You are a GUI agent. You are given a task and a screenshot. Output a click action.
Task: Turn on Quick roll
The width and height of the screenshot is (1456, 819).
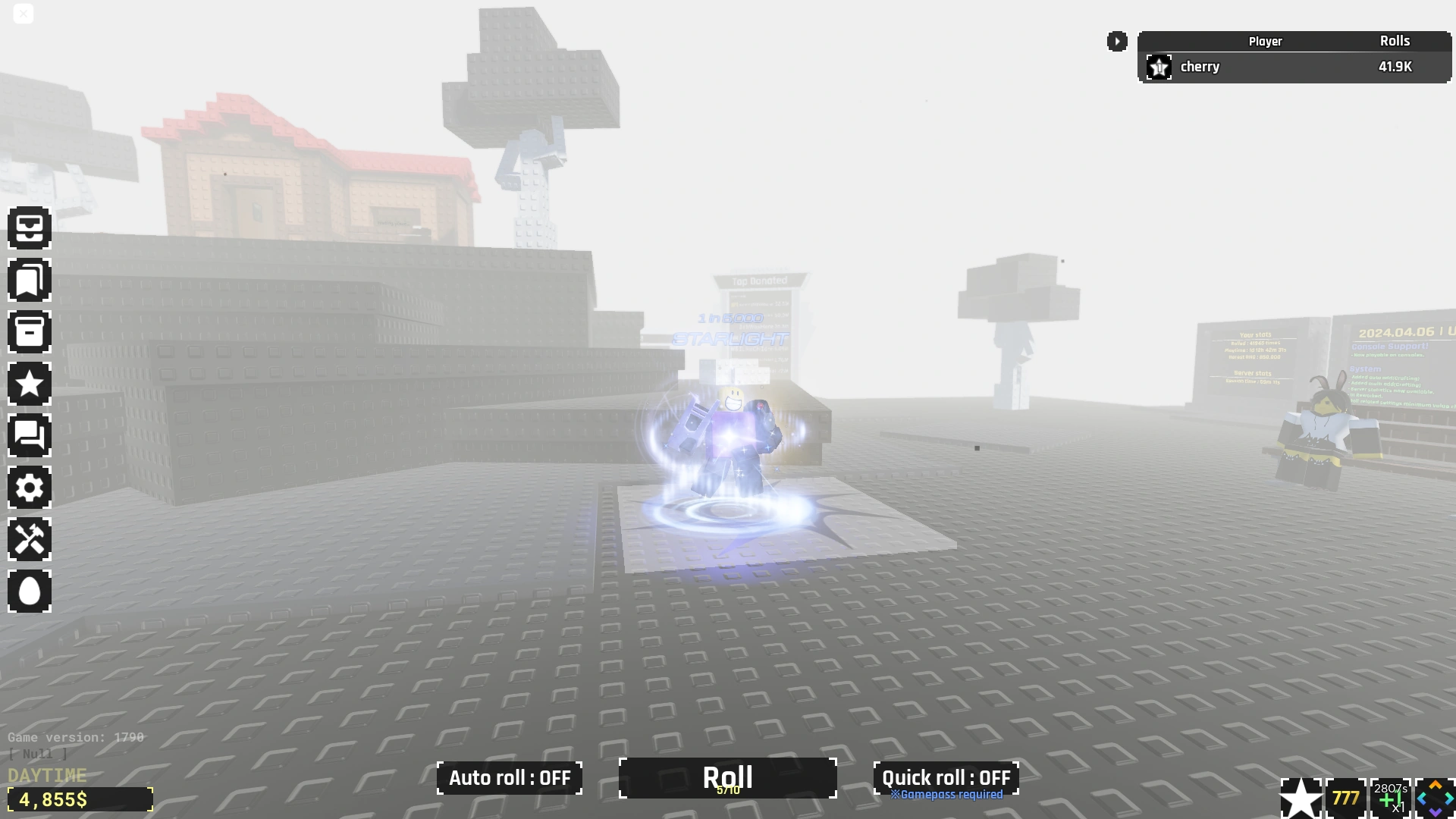click(x=945, y=778)
